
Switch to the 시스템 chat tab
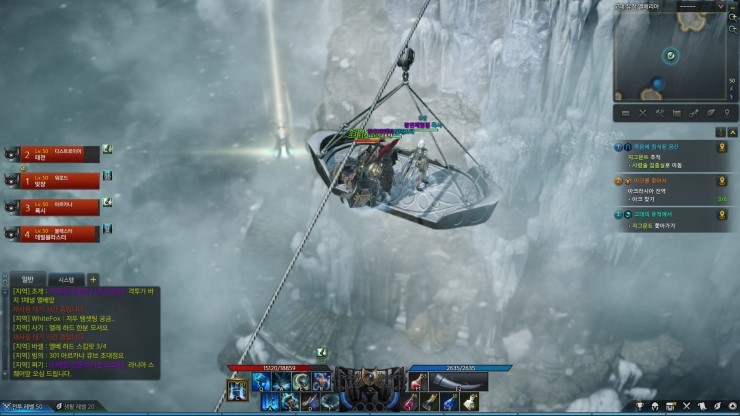click(66, 279)
